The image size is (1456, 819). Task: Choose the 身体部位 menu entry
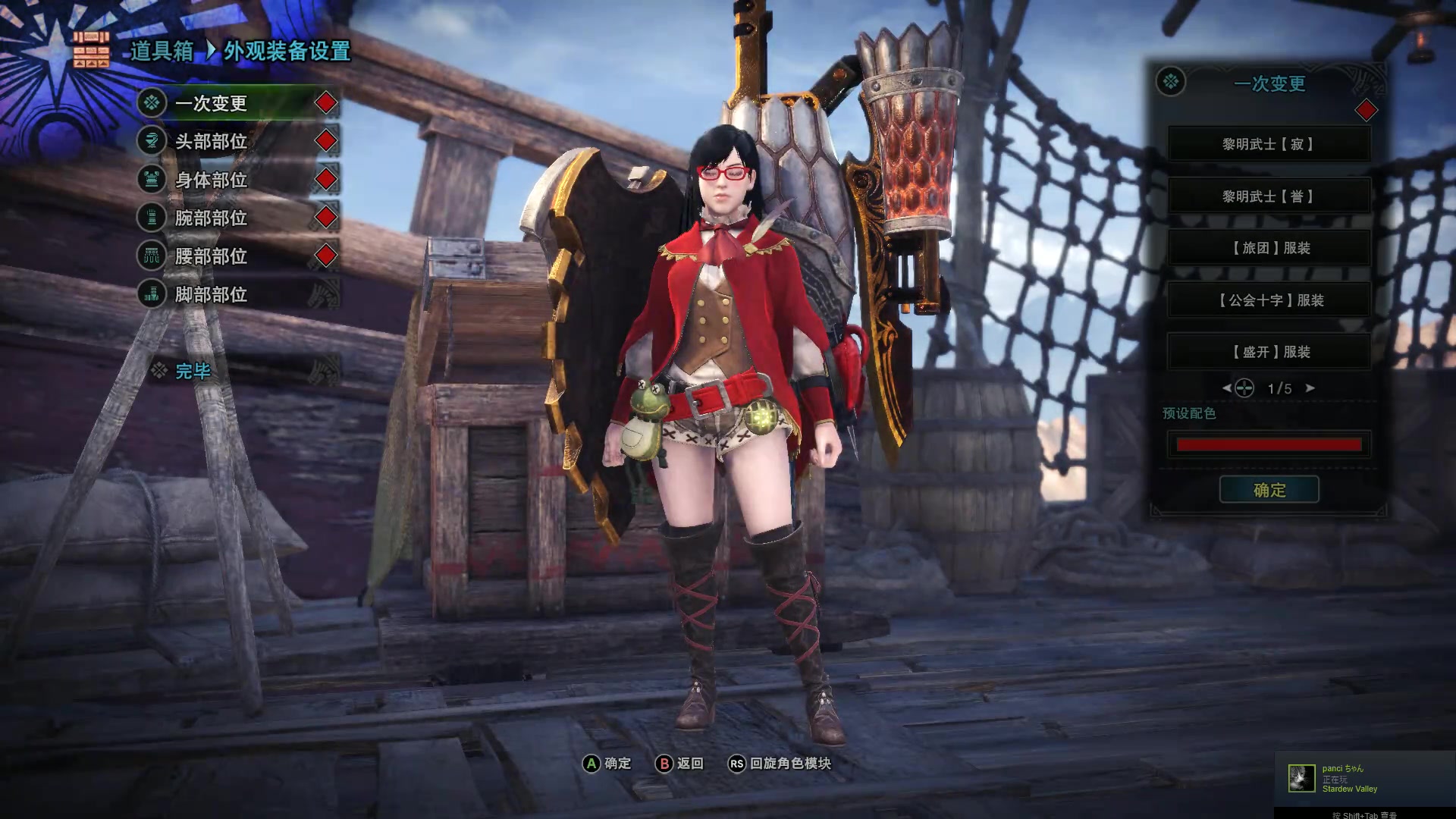point(212,180)
